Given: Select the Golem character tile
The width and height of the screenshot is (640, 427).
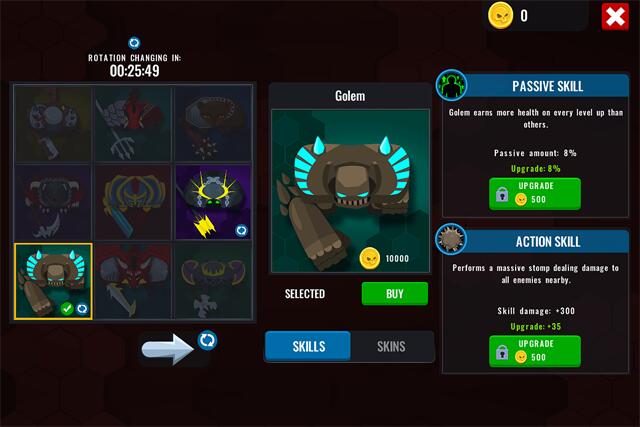Looking at the screenshot, I should 53,281.
